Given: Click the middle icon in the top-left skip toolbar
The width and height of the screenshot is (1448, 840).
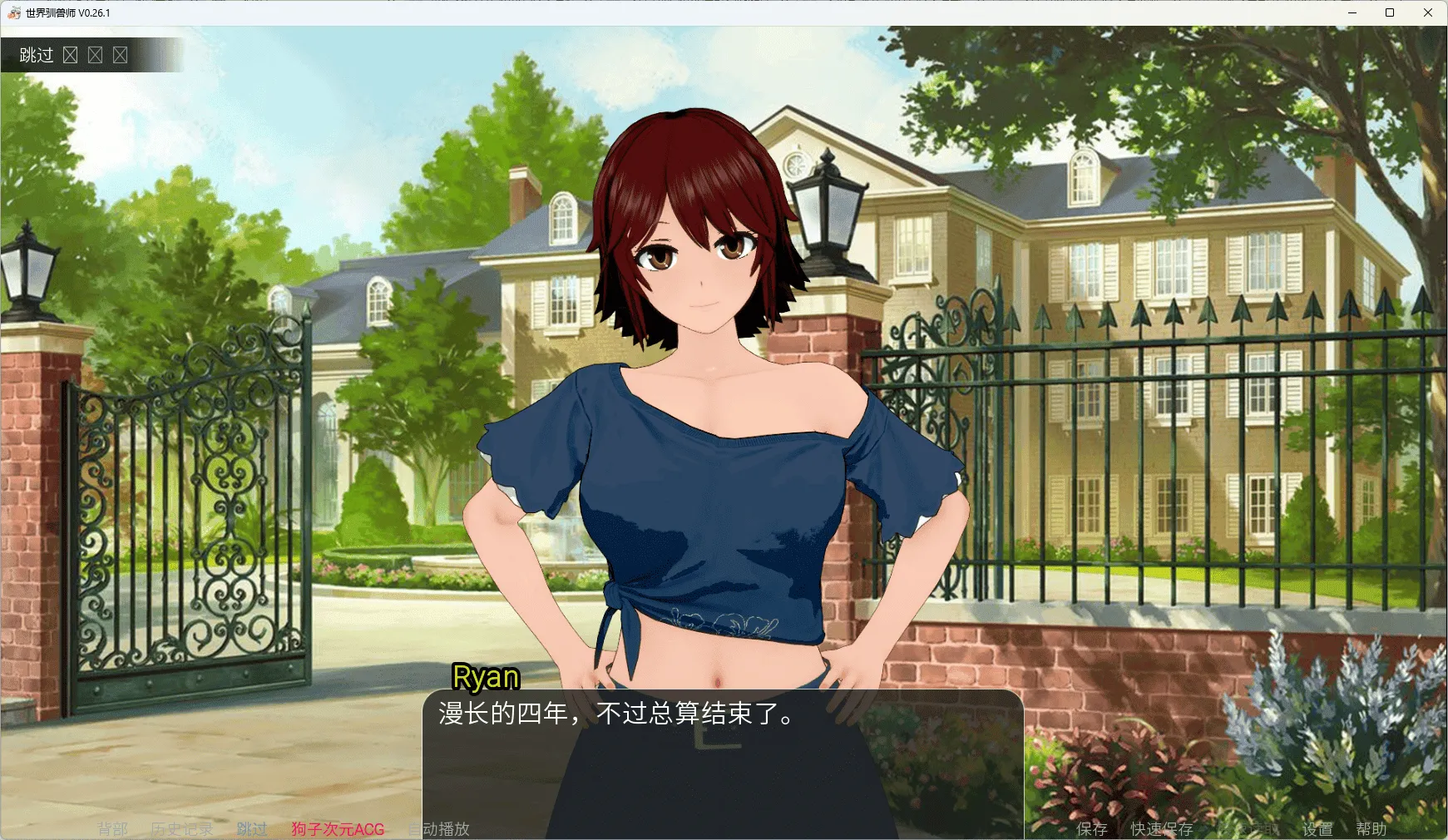Looking at the screenshot, I should pyautogui.click(x=96, y=55).
